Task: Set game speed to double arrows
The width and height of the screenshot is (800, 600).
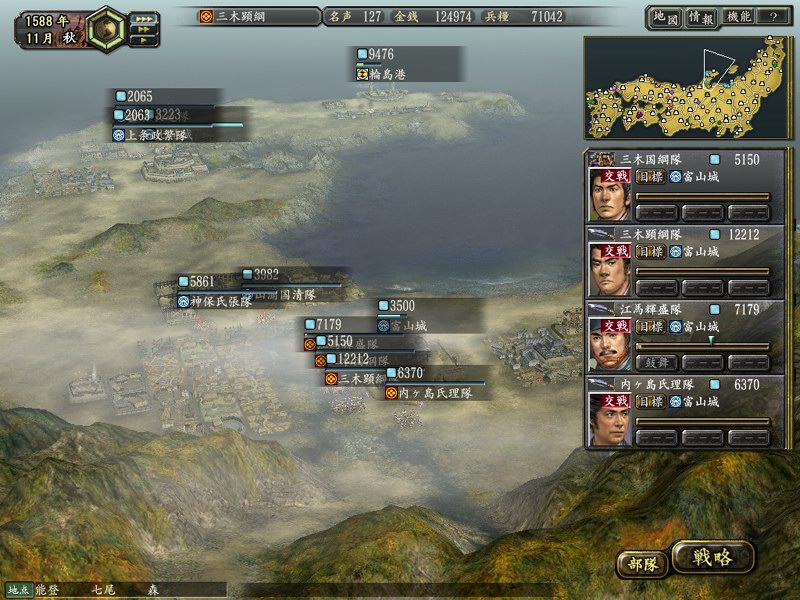Action: coord(142,30)
